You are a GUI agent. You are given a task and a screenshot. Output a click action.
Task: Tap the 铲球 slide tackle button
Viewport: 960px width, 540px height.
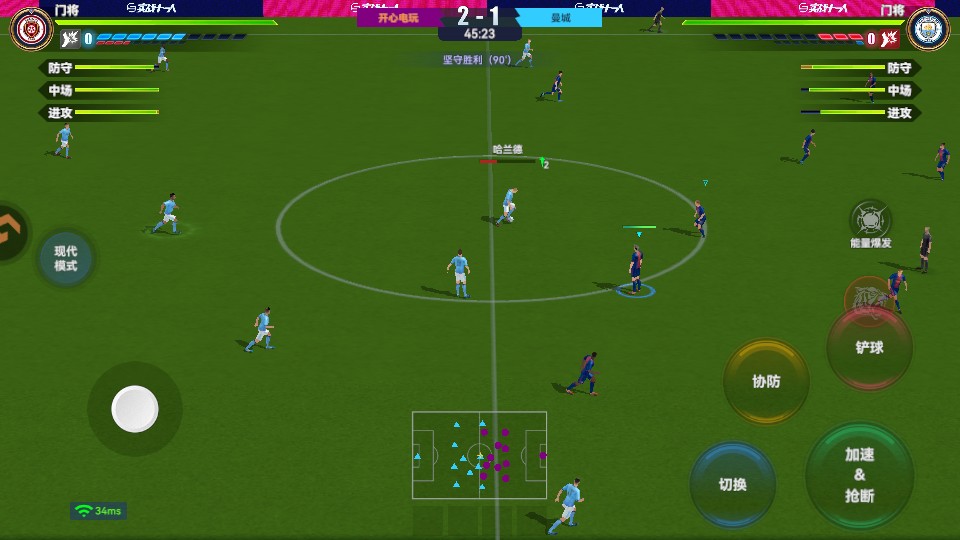pos(869,347)
